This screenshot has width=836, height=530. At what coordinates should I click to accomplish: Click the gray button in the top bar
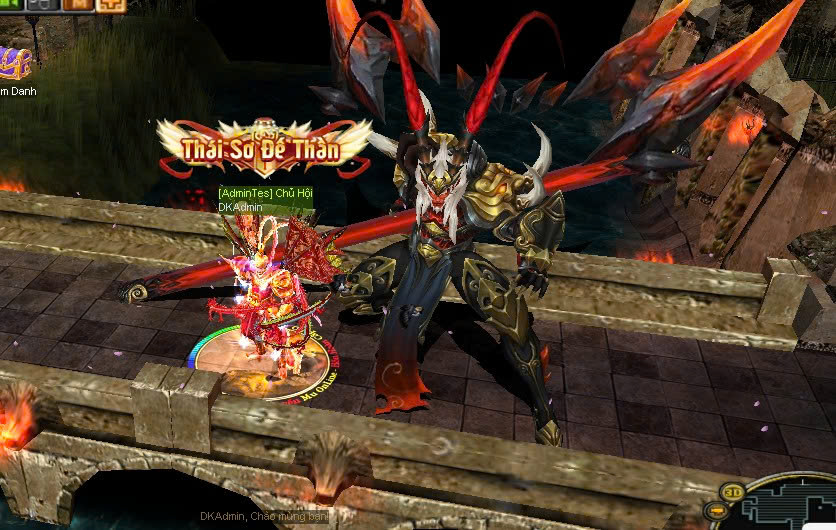point(43,4)
